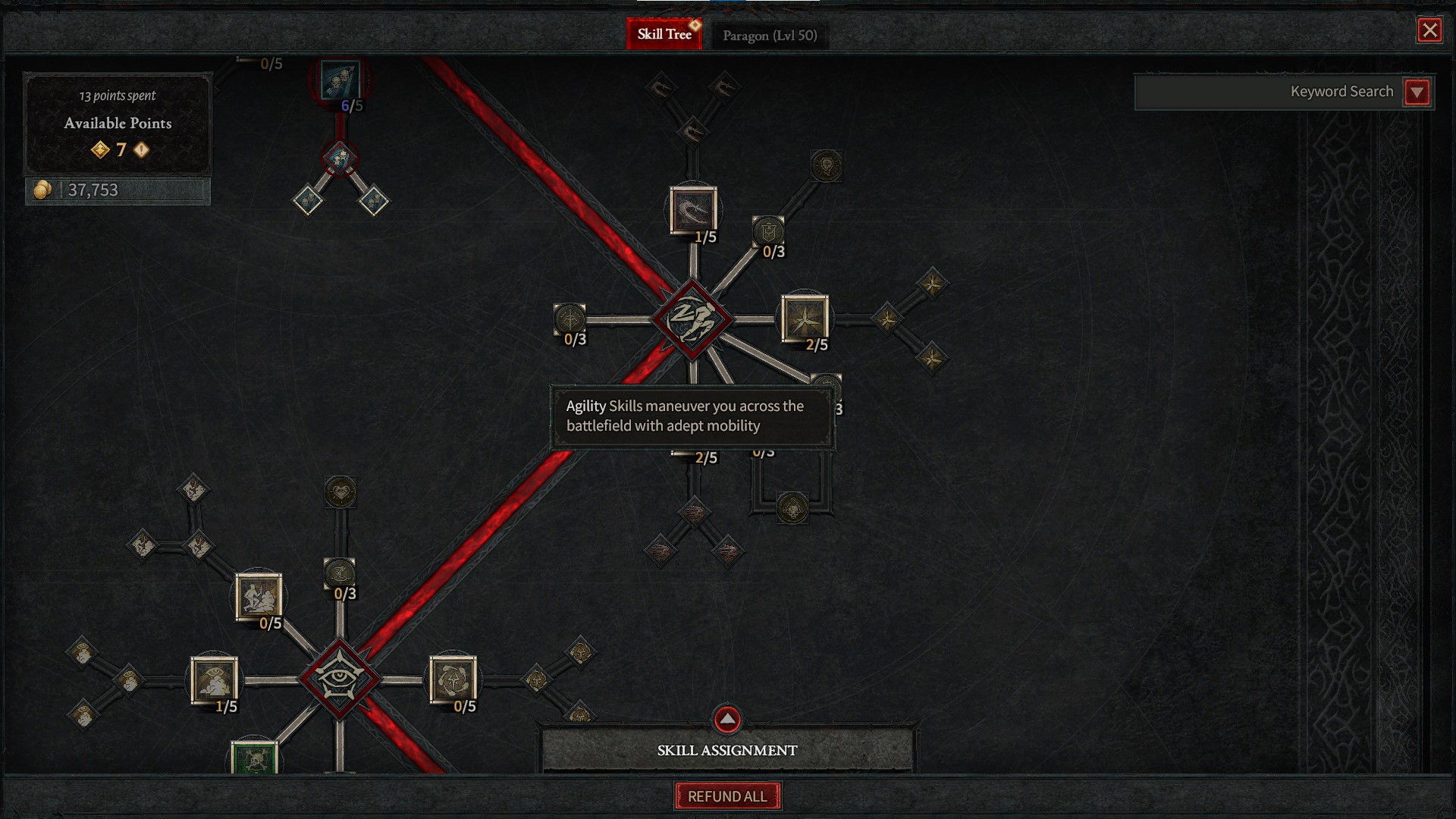Pick the skill node showing 6/5 rank

340,80
